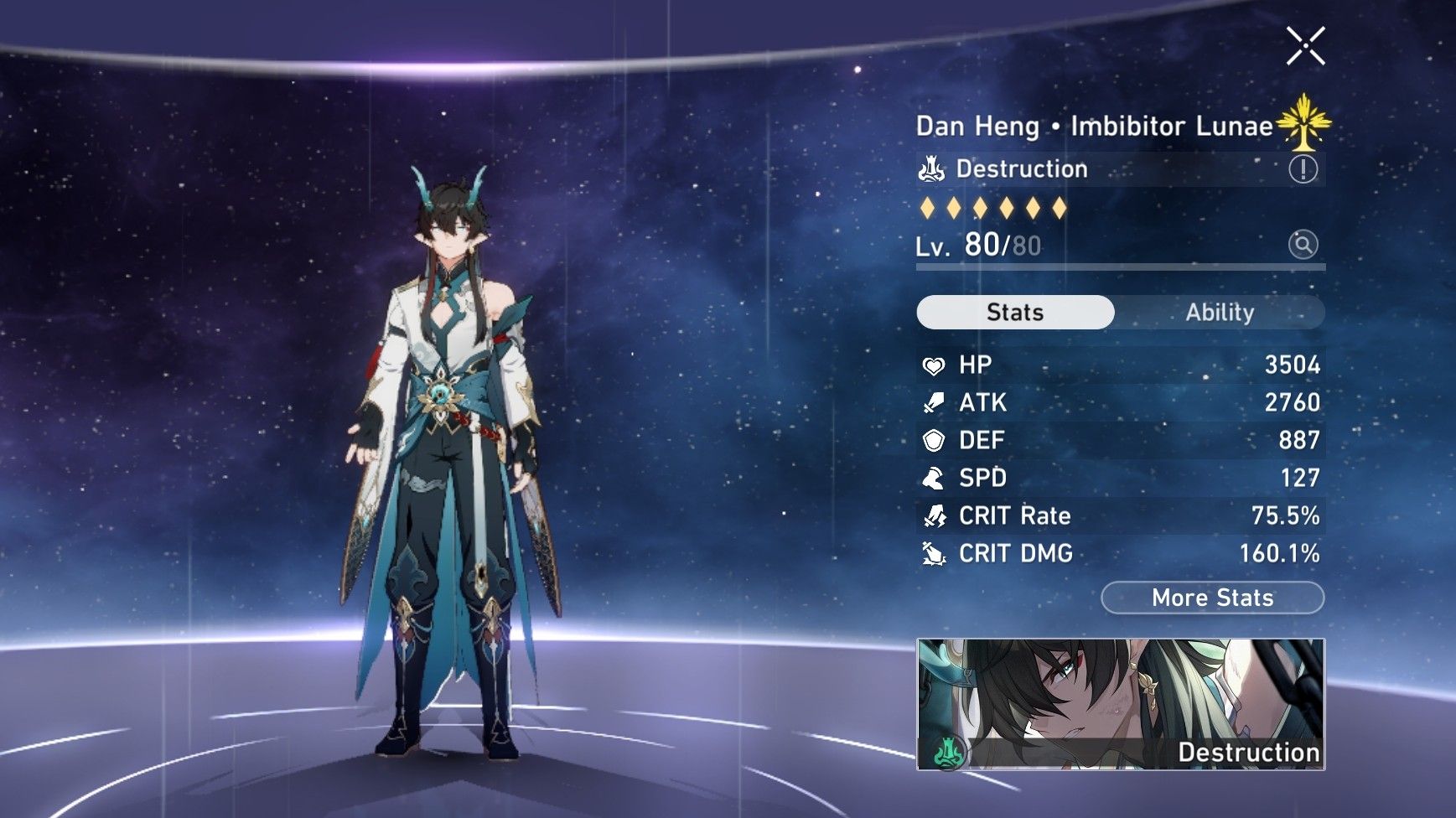The height and width of the screenshot is (818, 1456).
Task: Click the DEF shield stat icon
Action: 936,441
